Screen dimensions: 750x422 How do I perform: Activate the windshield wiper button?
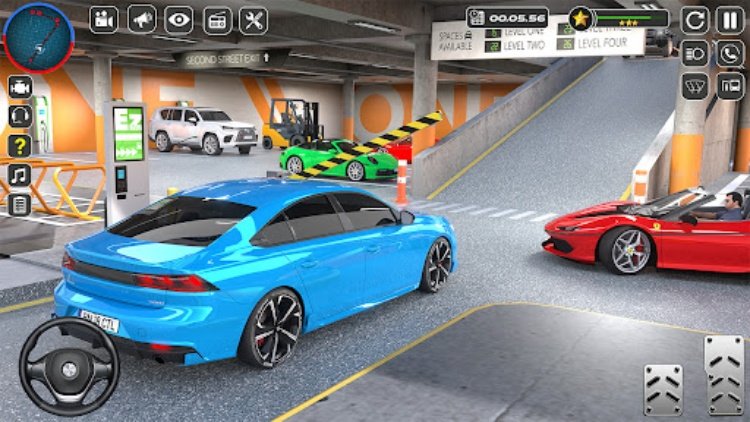(696, 87)
